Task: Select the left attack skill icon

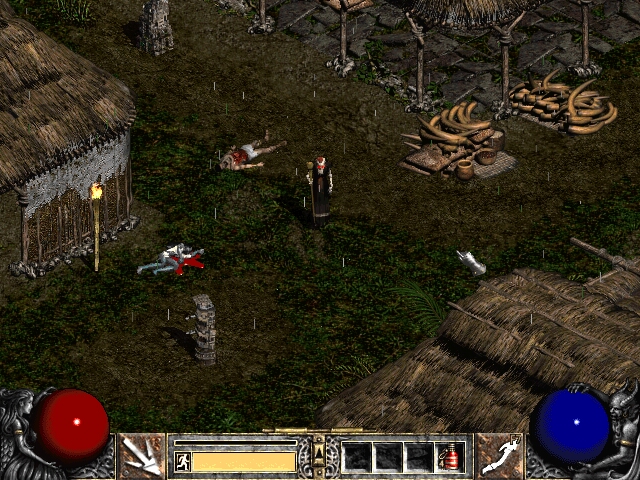Action: point(142,456)
